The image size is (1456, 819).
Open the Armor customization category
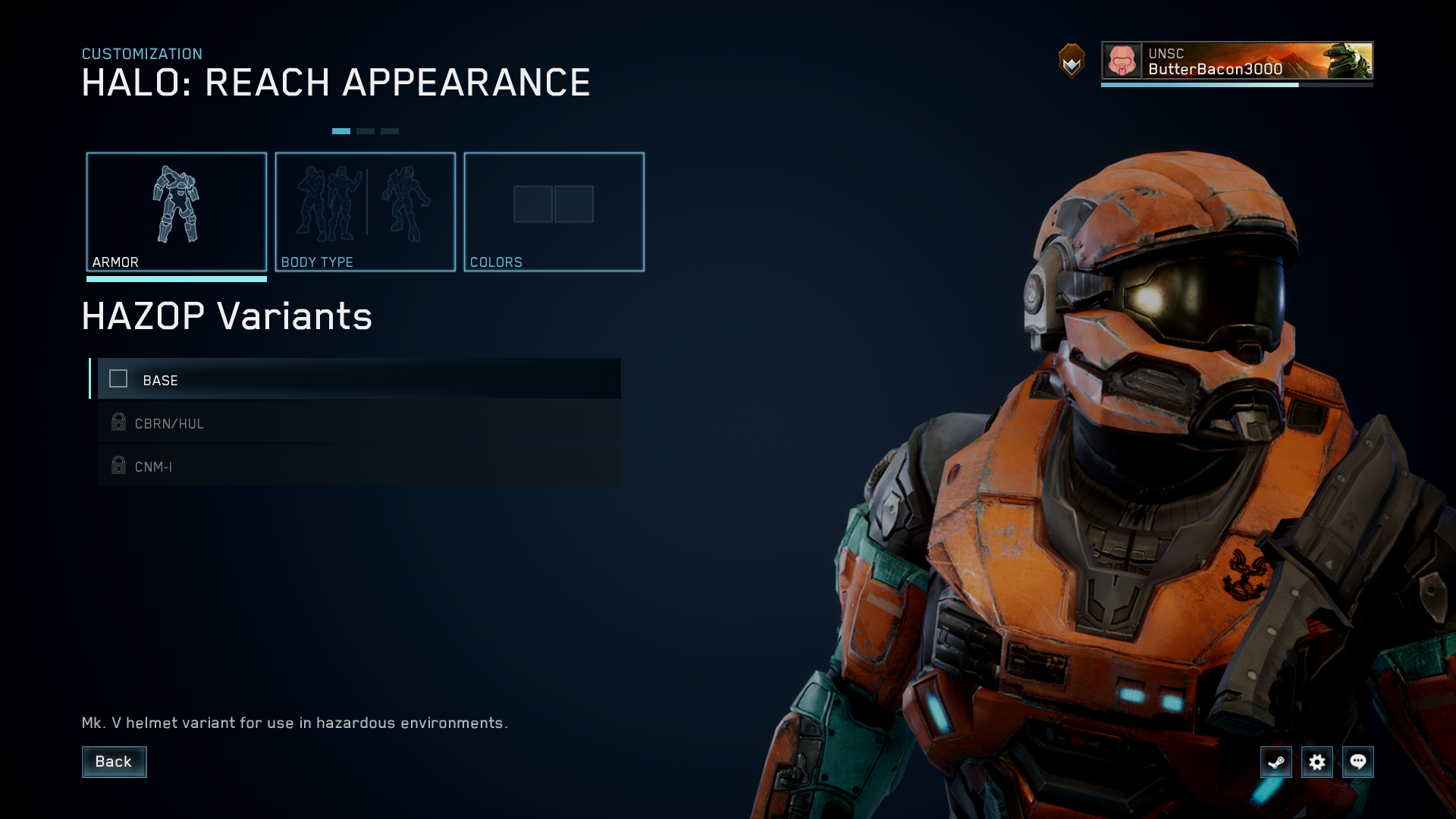(176, 212)
